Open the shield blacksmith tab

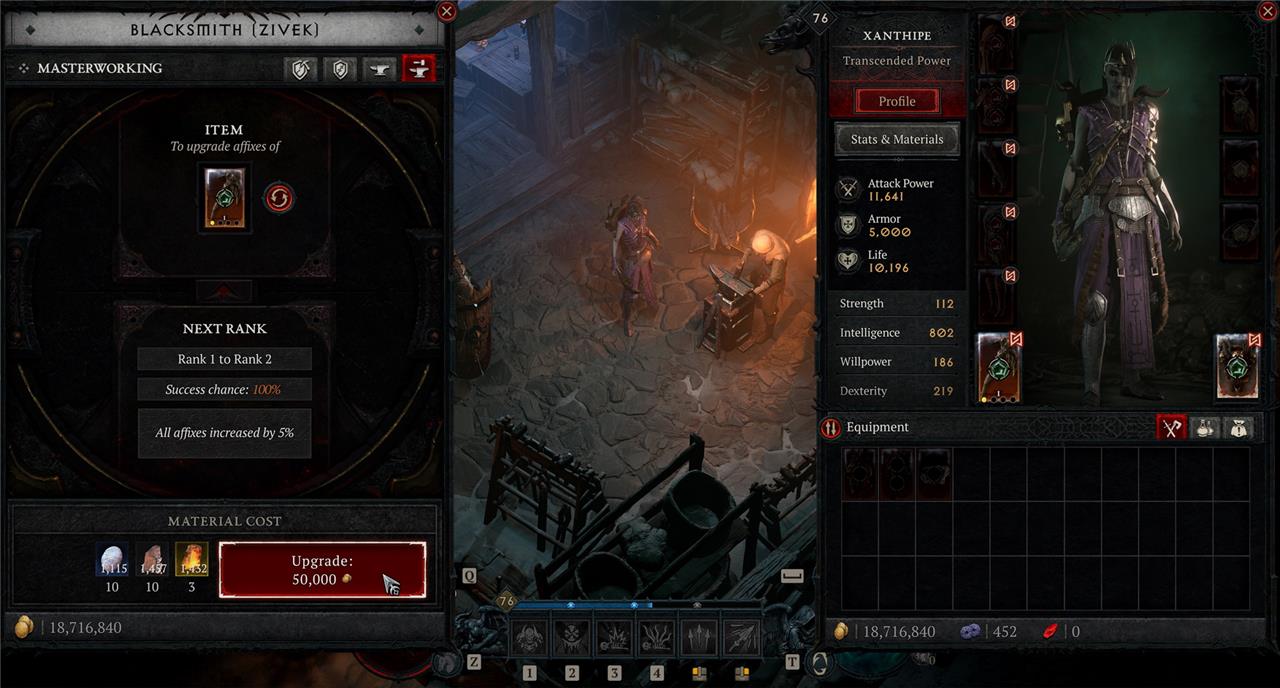341,68
